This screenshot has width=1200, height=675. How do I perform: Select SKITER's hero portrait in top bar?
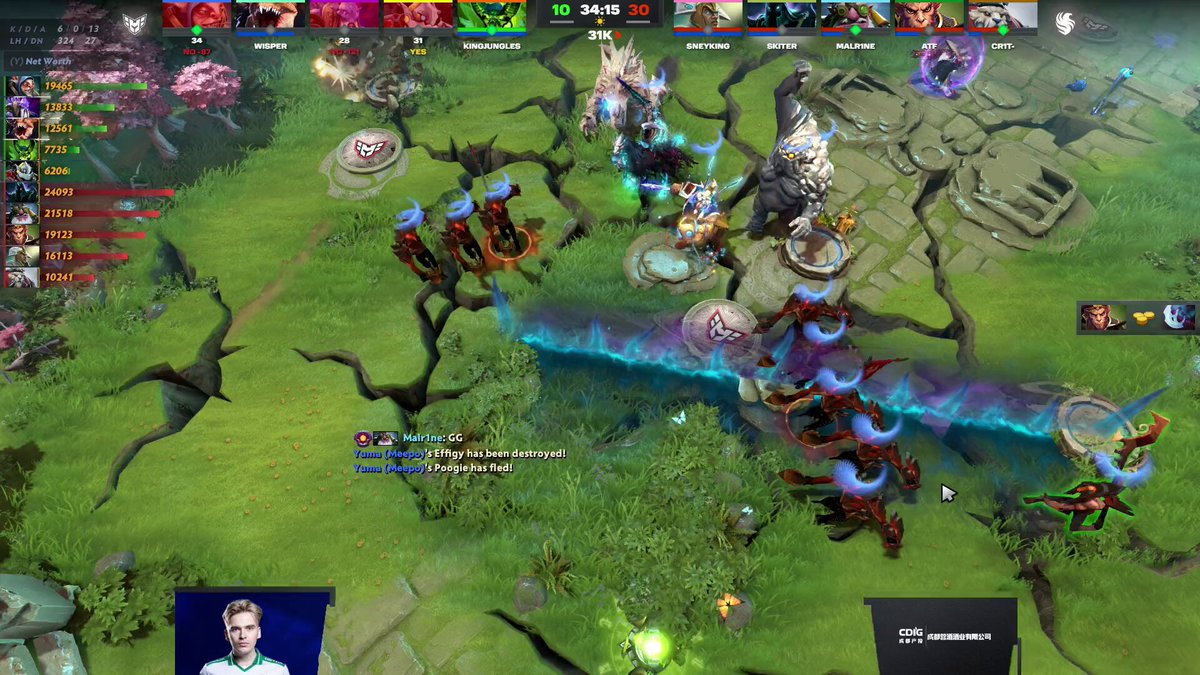(782, 15)
